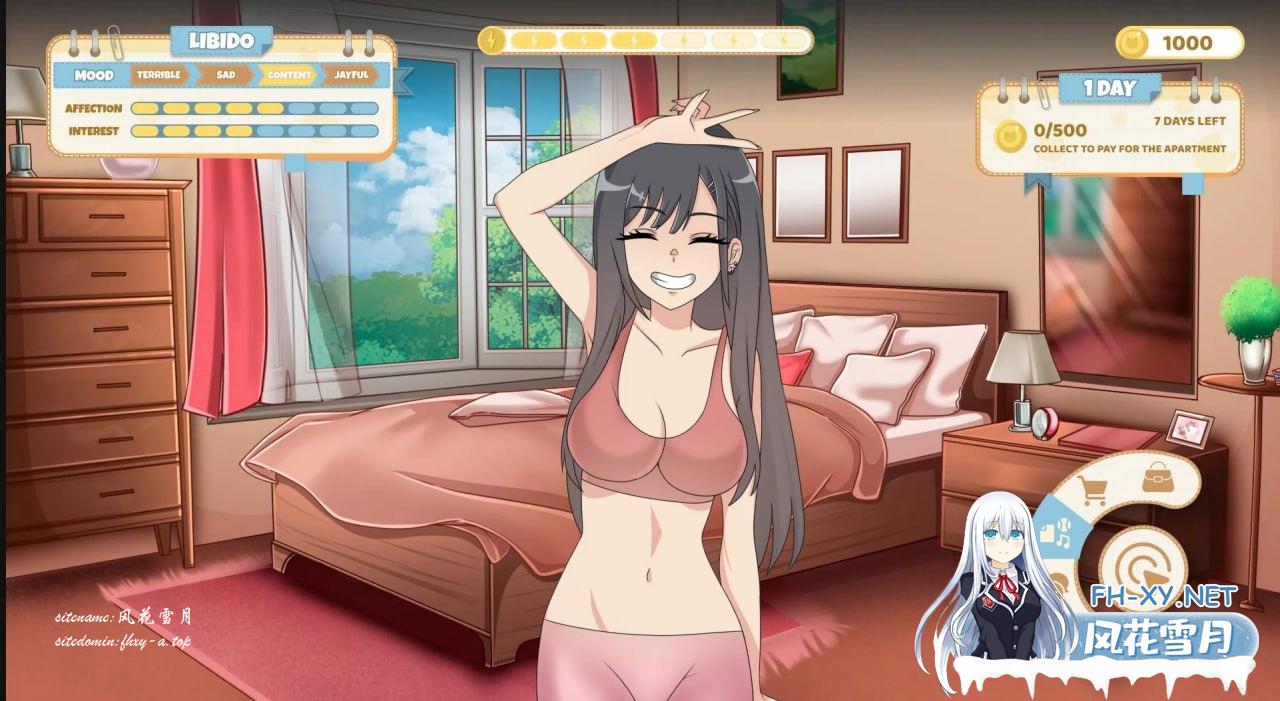Open the 1 Day rent objective panel
The width and height of the screenshot is (1280, 701).
click(1109, 129)
